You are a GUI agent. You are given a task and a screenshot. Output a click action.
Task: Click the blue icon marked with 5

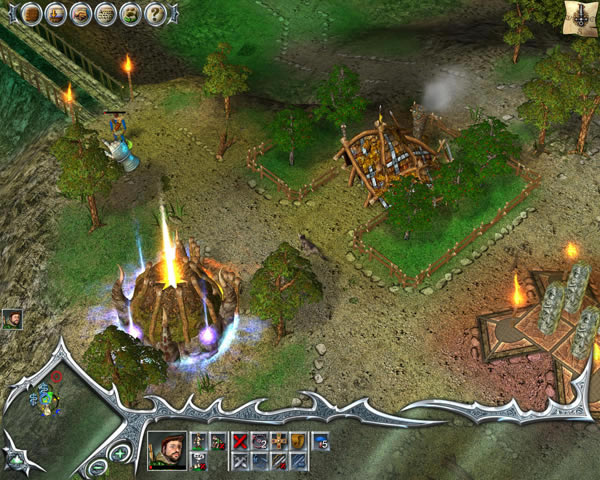[321, 441]
